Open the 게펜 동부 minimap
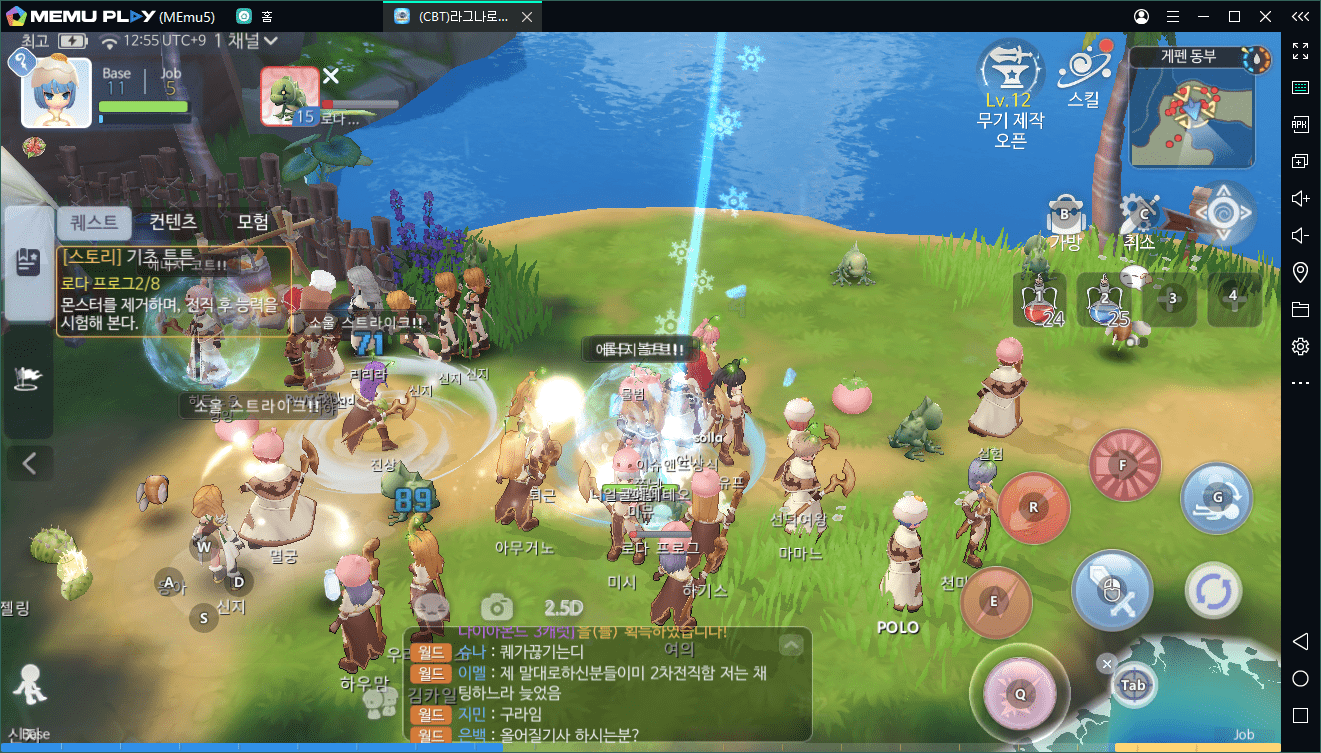This screenshot has height=753, width=1321. (1191, 110)
